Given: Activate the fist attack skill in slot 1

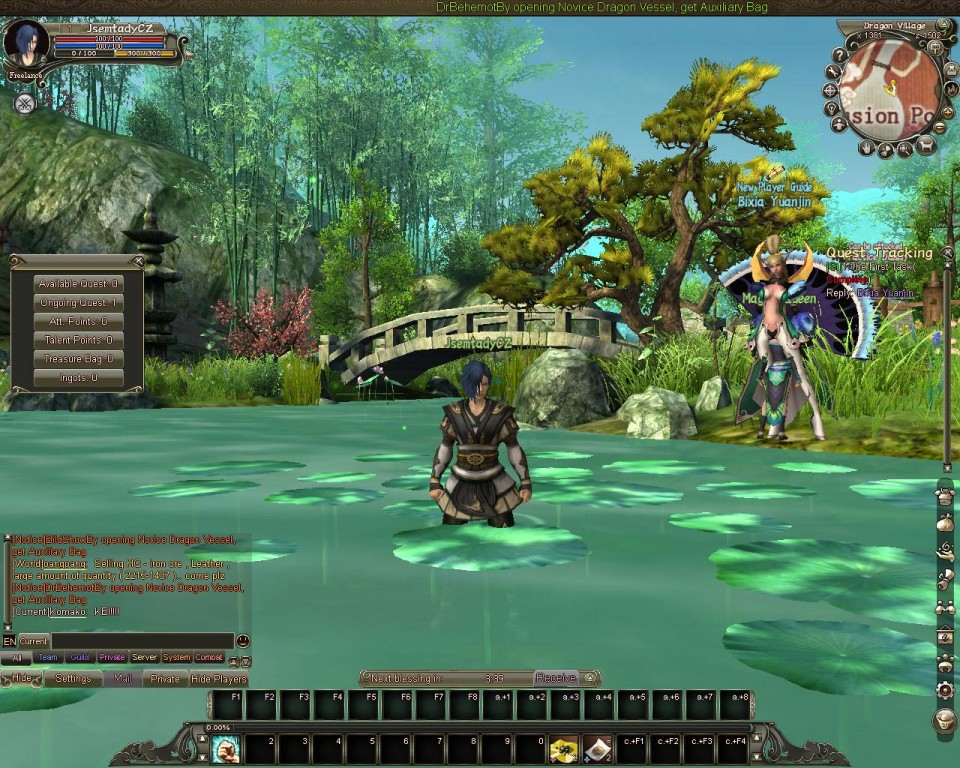Looking at the screenshot, I should pyautogui.click(x=225, y=748).
